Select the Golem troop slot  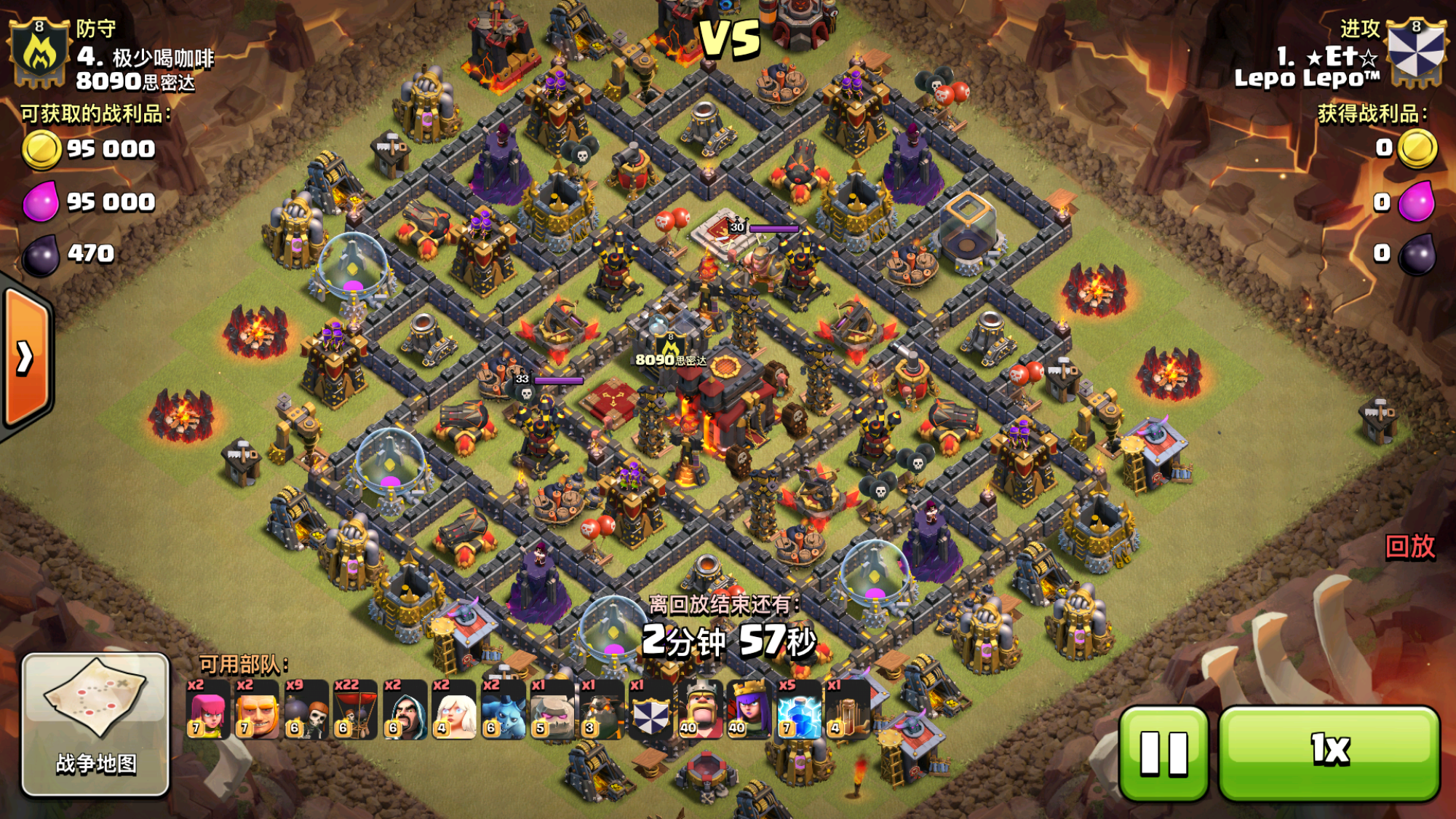pos(552,710)
